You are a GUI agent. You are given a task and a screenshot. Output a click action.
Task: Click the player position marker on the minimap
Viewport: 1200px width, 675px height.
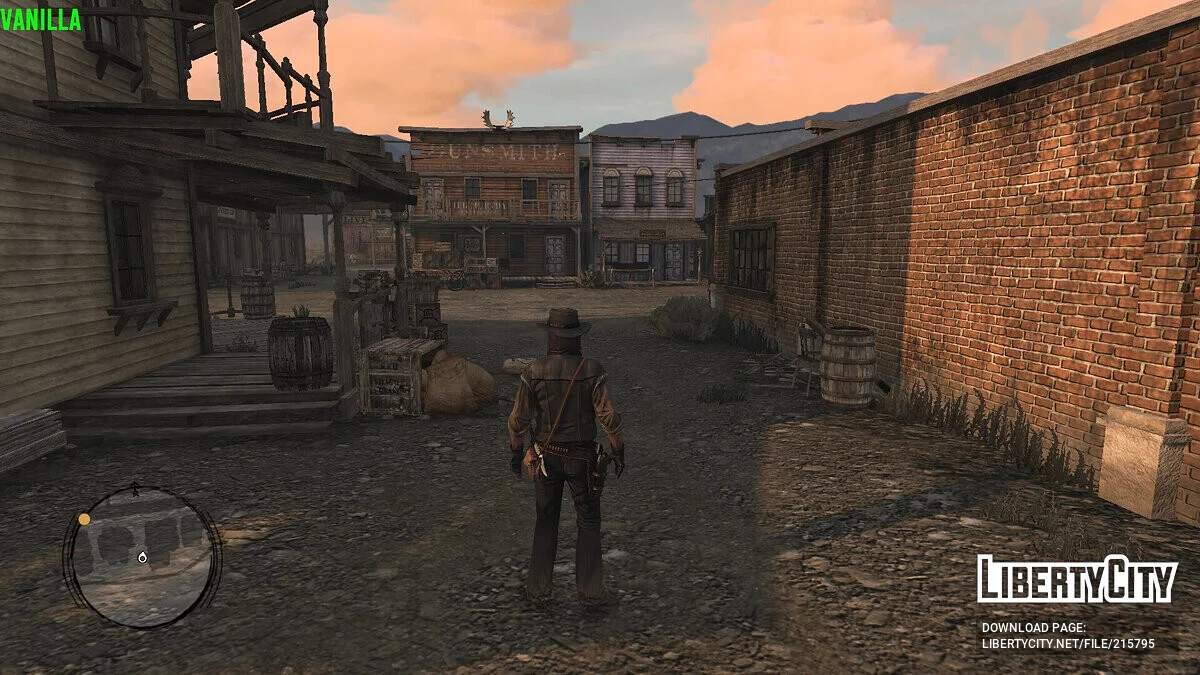[x=142, y=556]
